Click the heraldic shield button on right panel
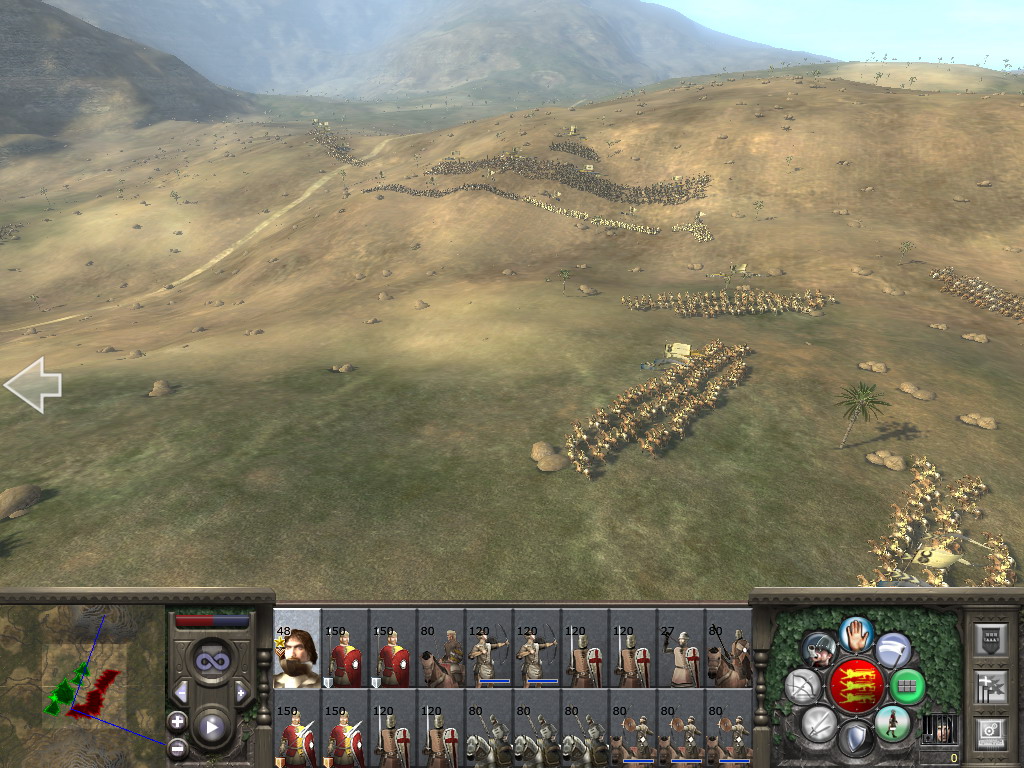This screenshot has height=768, width=1024. (991, 640)
